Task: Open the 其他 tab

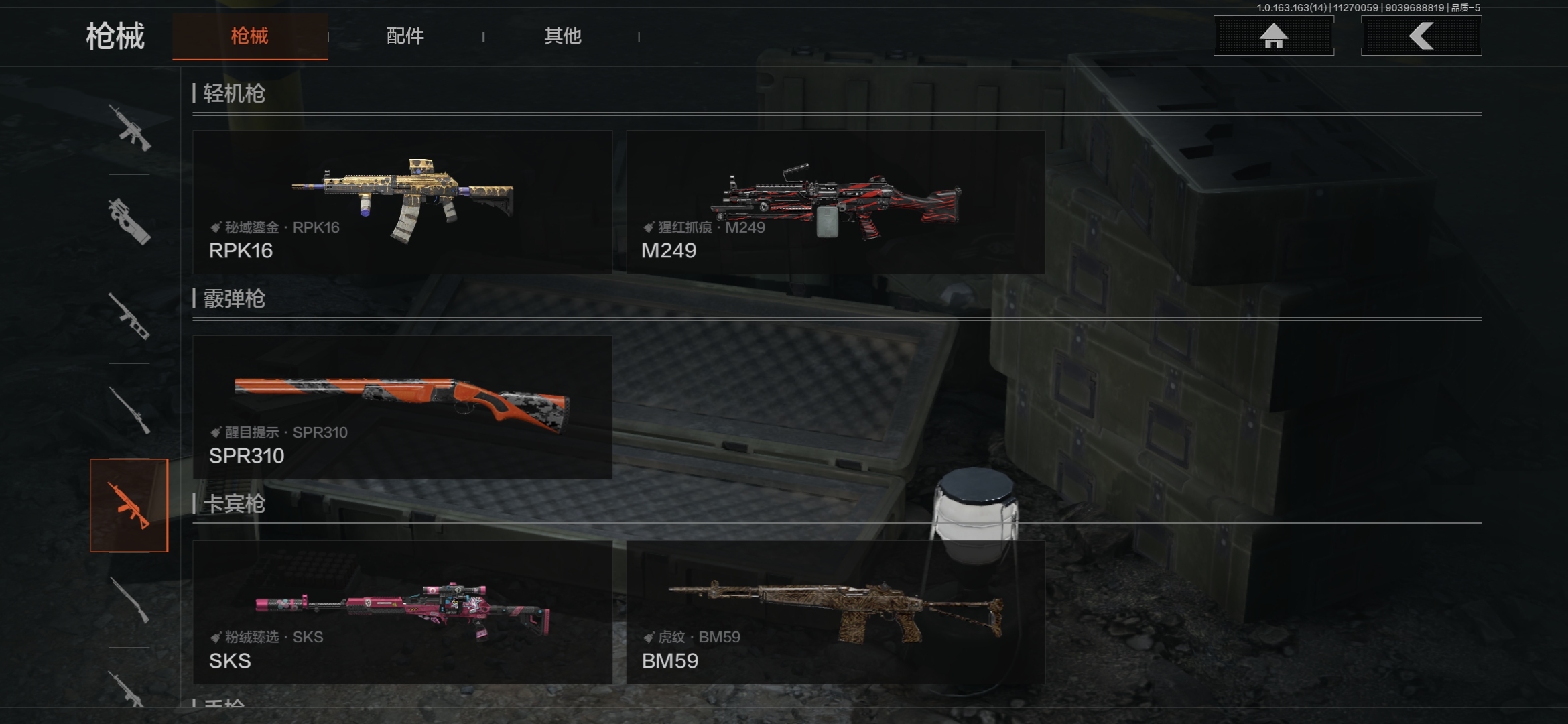Action: coord(562,36)
